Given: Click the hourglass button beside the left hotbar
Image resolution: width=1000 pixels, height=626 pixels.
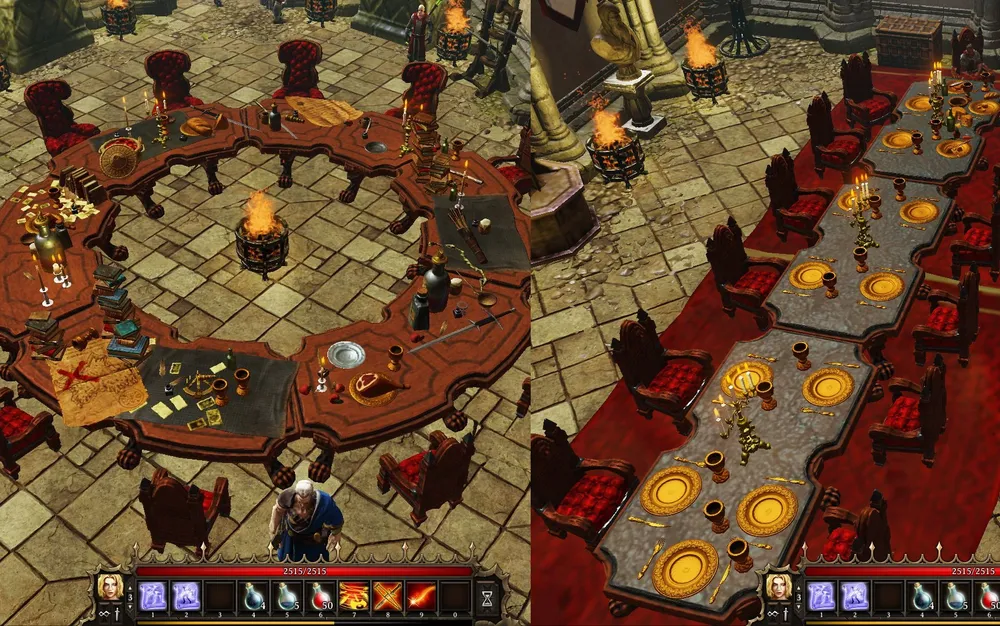Looking at the screenshot, I should click(487, 598).
